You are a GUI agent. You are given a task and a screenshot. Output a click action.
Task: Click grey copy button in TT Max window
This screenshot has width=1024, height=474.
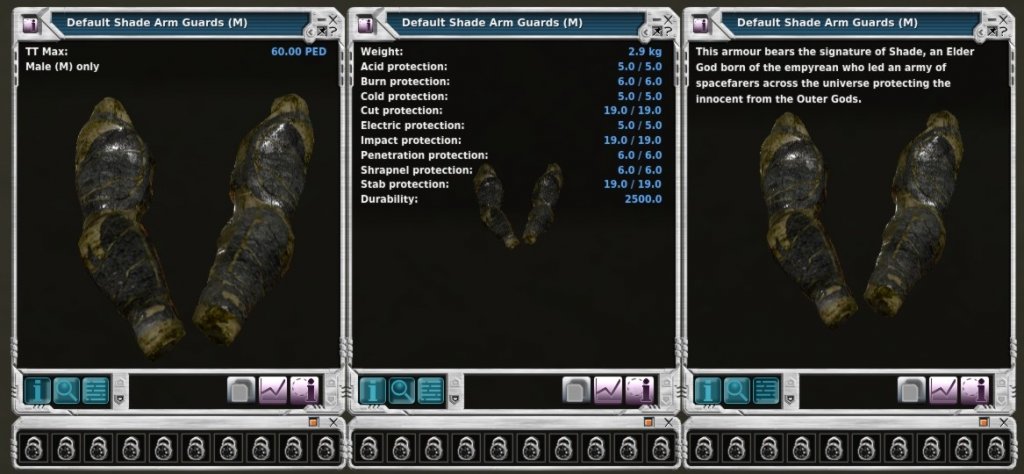(x=241, y=389)
